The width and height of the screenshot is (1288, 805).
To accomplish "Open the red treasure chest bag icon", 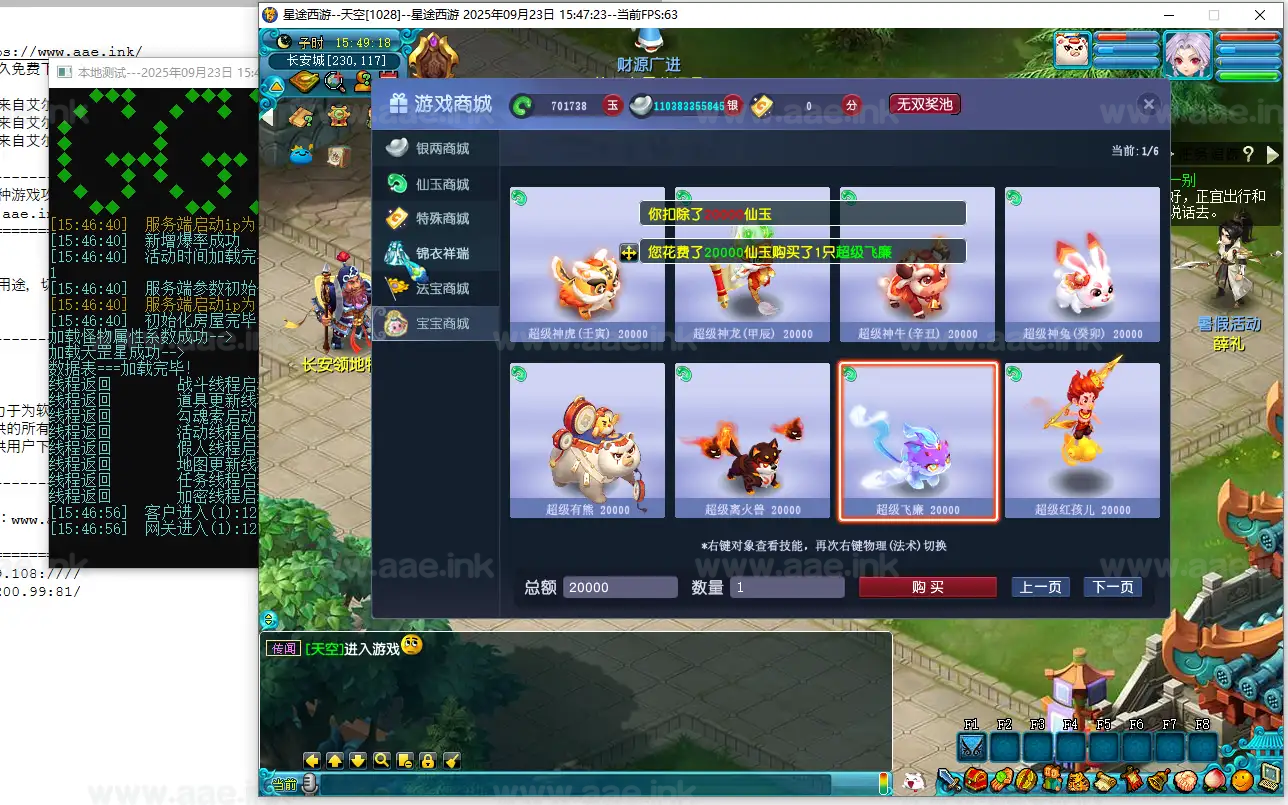I will coord(975,779).
